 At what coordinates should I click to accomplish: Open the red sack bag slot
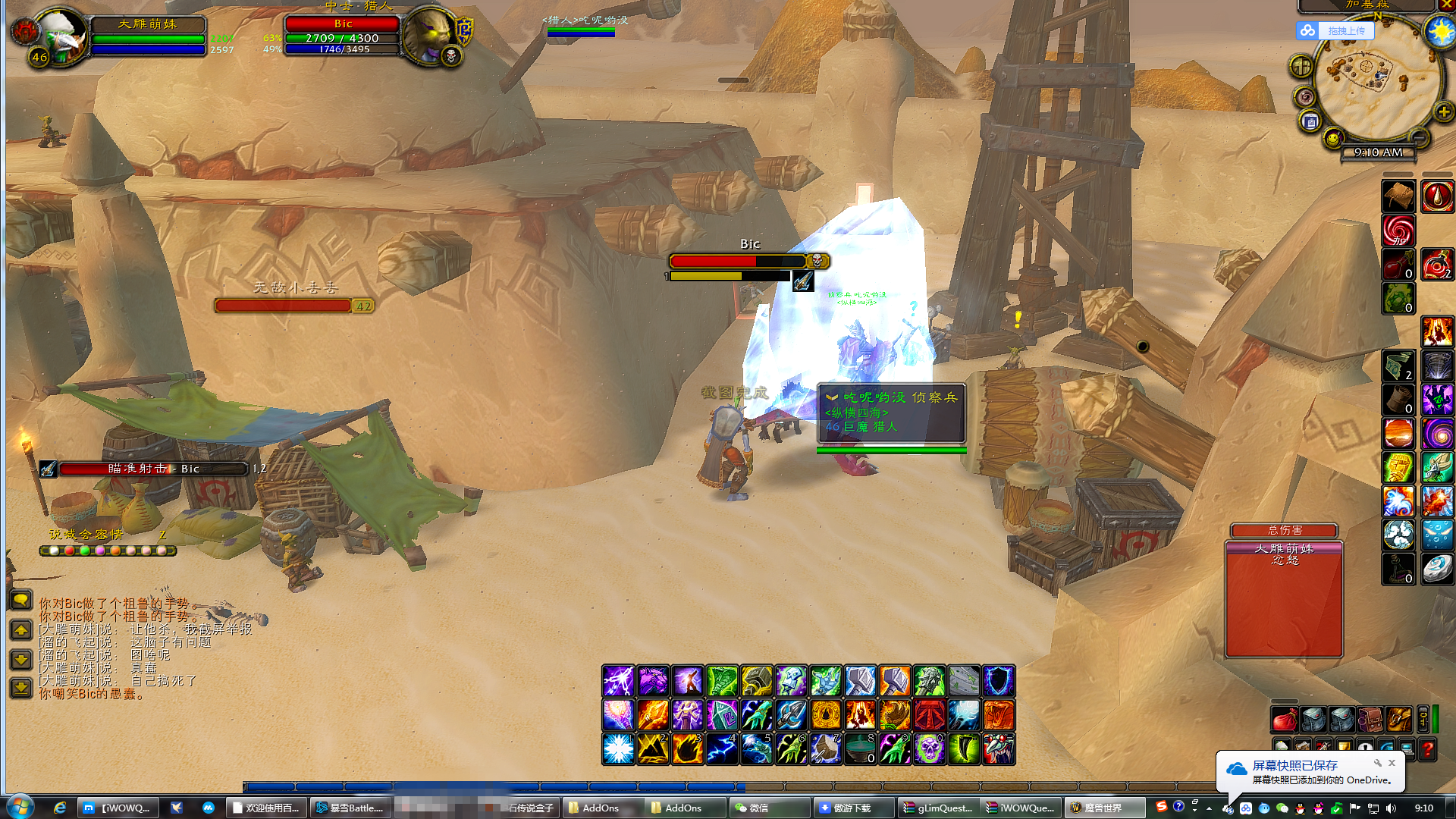click(x=1284, y=719)
